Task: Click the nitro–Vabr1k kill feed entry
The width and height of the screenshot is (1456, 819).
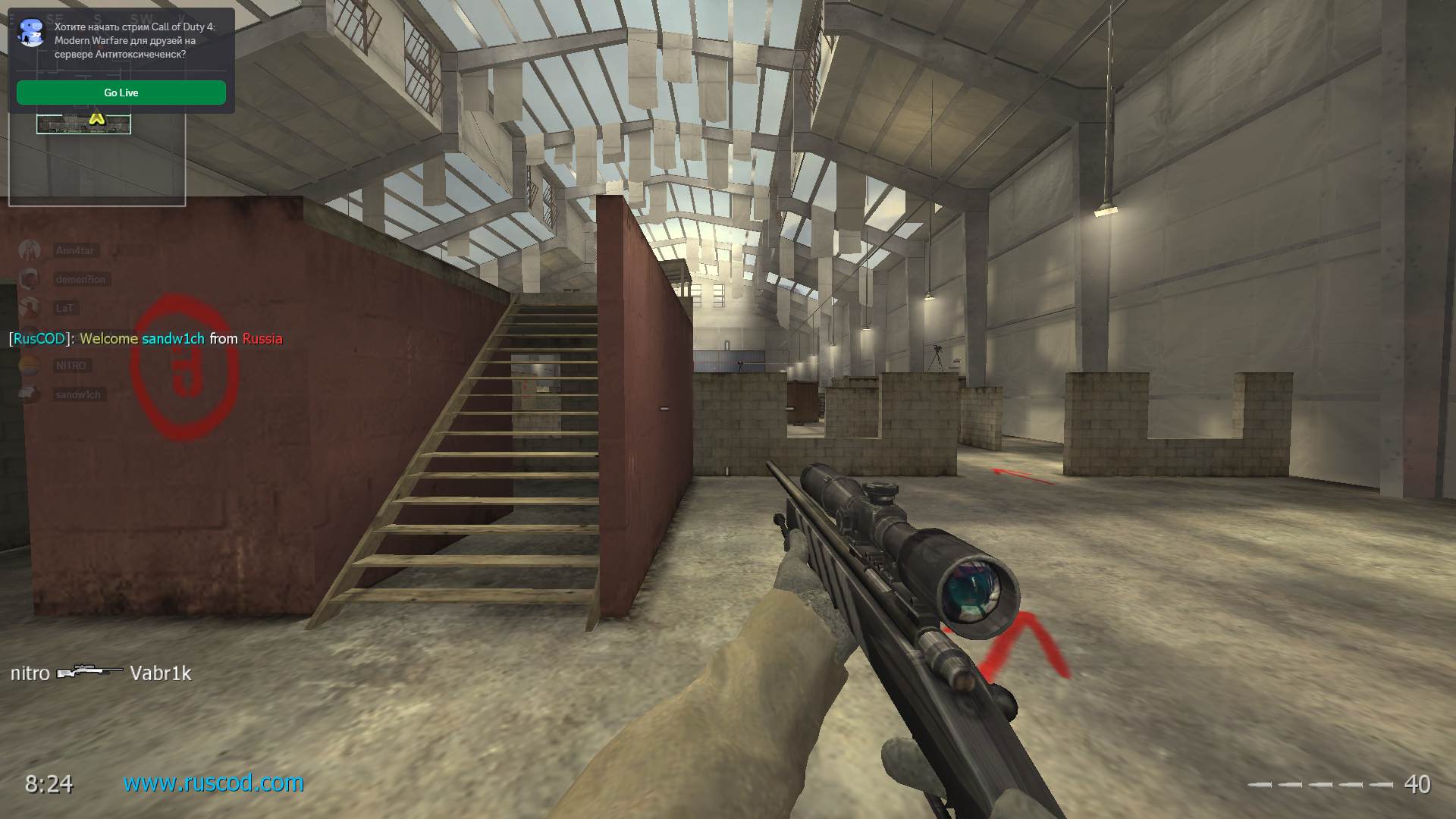Action: (101, 673)
